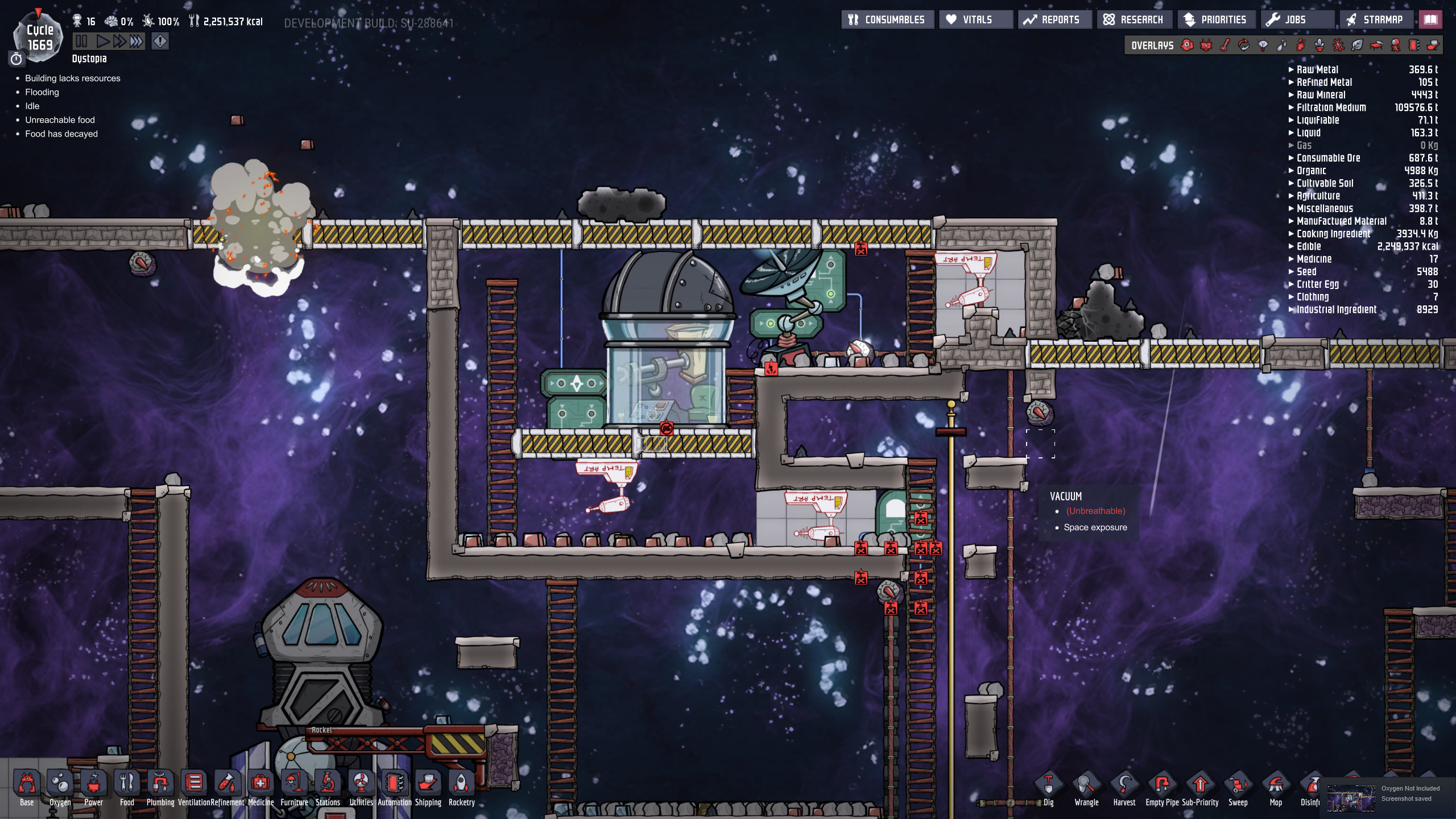Open the Consumables panel
This screenshot has width=1456, height=819.
tap(887, 20)
